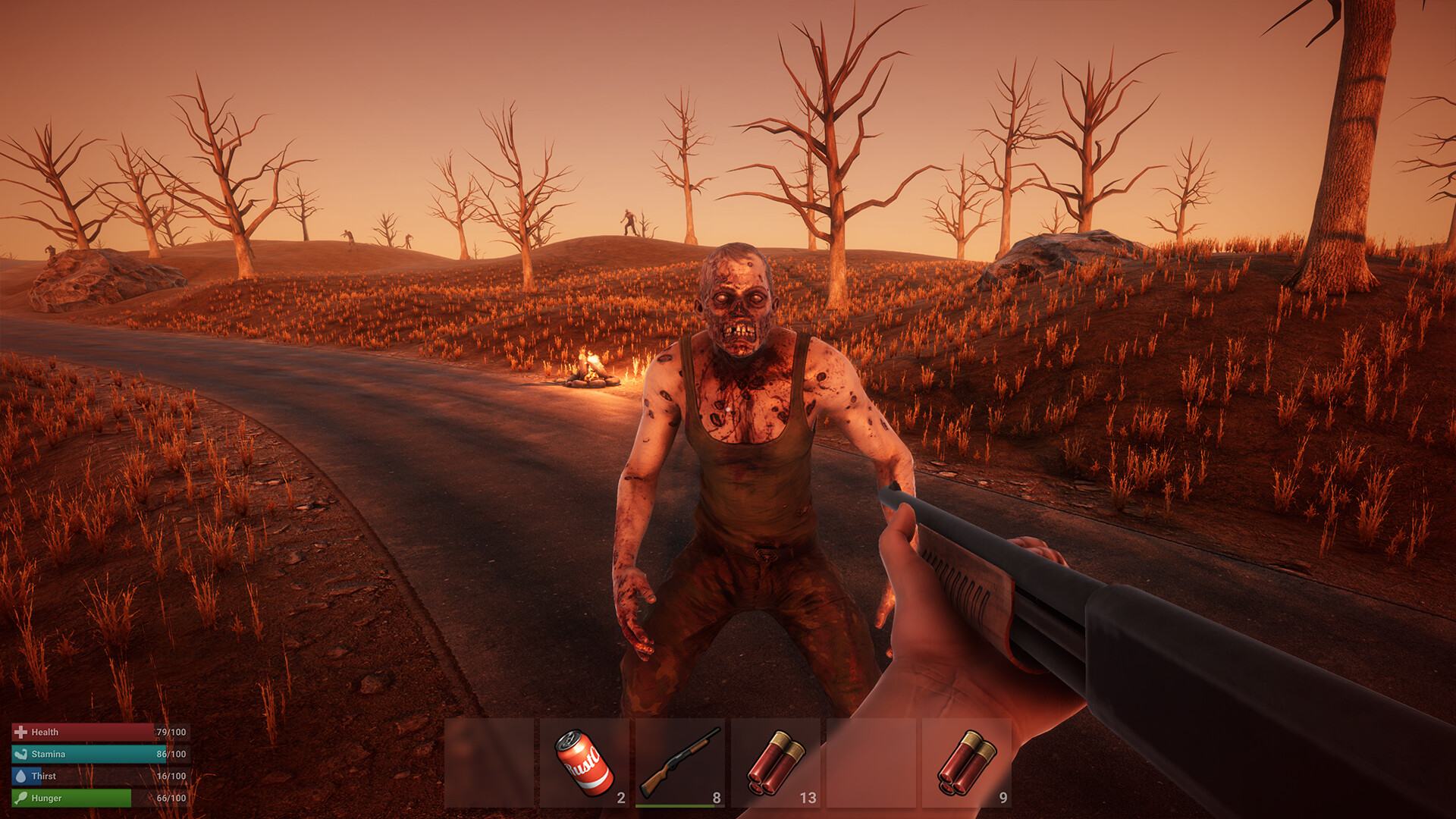This screenshot has height=819, width=1456.
Task: Equip the shotgun from the hotbar
Action: pyautogui.click(x=680, y=762)
